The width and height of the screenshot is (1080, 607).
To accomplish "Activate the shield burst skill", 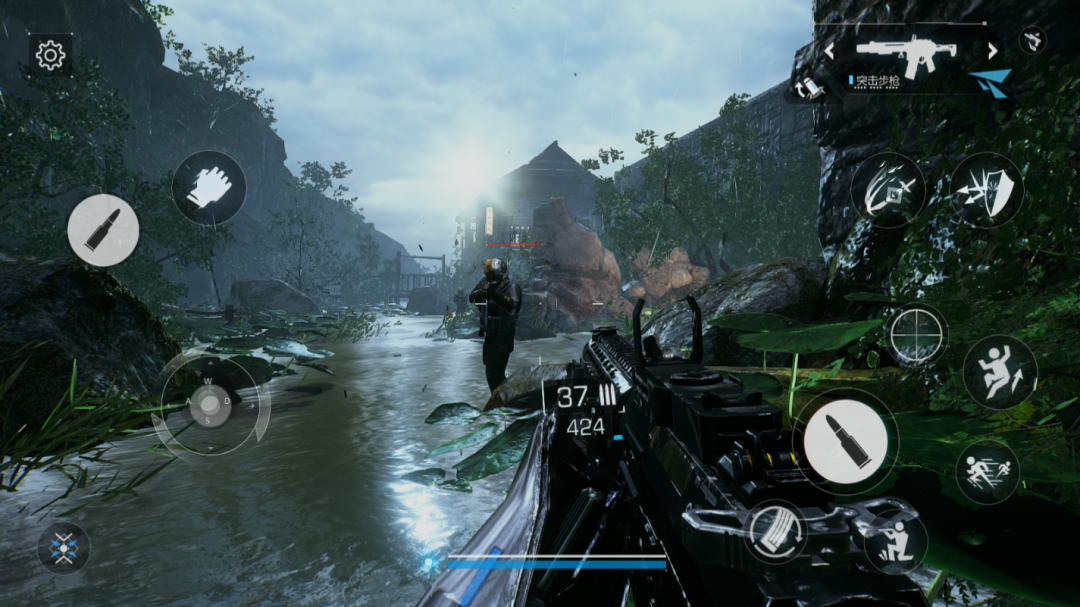I will [986, 189].
